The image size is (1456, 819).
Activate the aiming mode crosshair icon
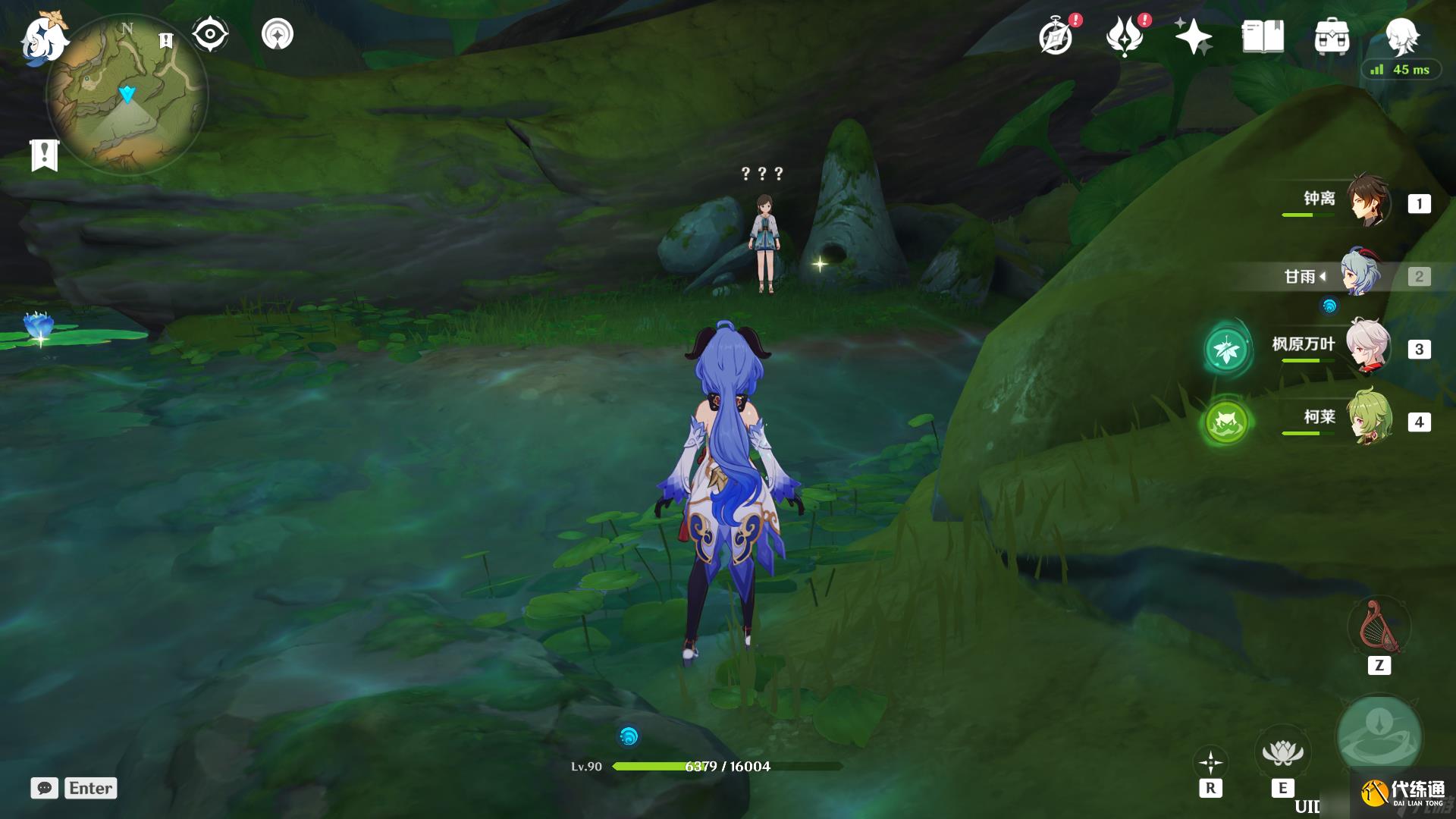click(x=1210, y=762)
